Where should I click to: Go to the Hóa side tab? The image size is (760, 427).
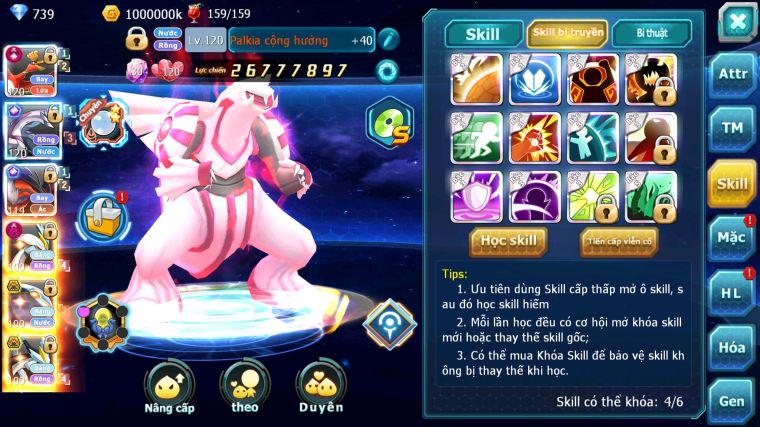click(x=732, y=347)
